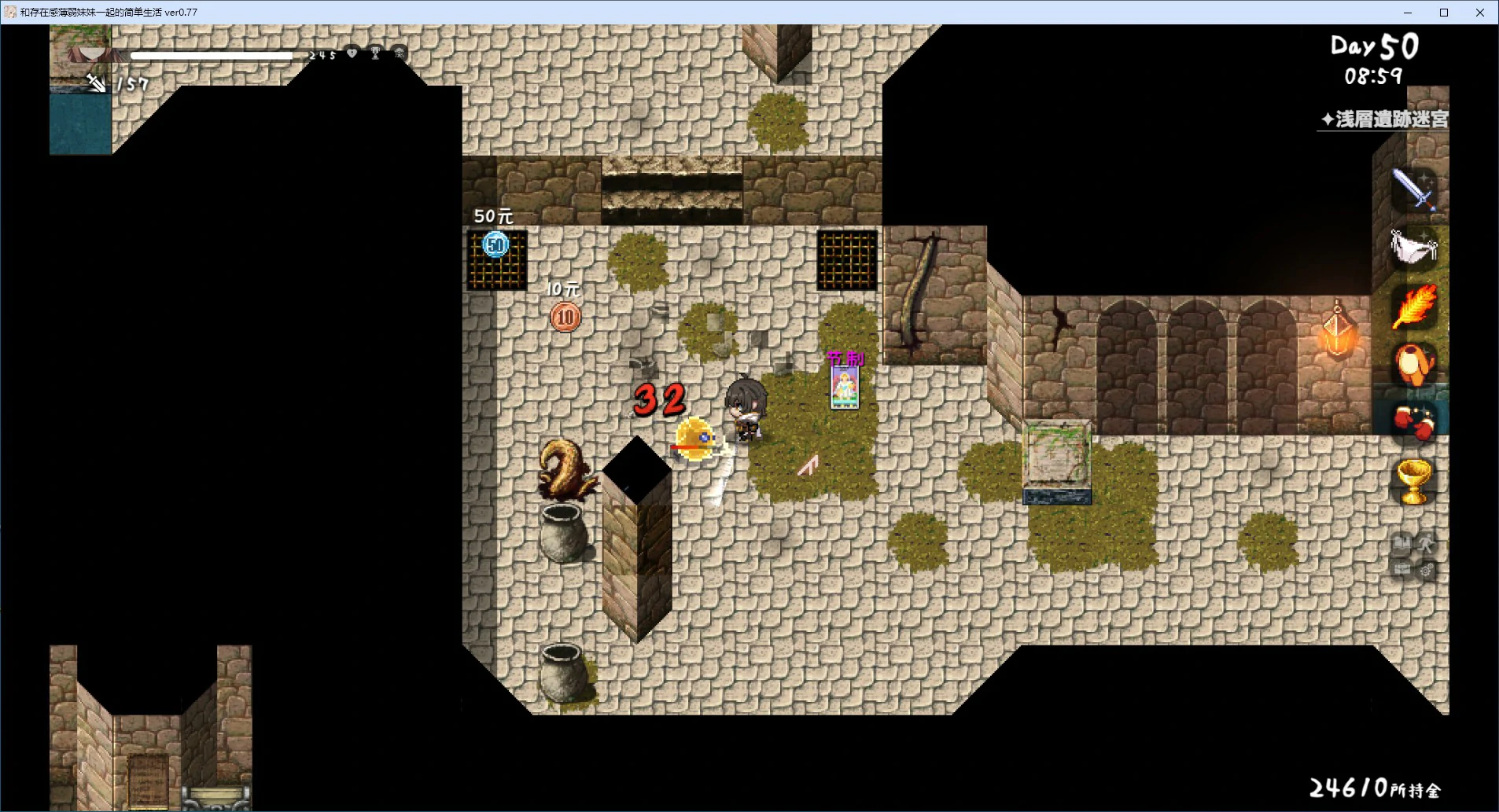Select the golden chalice icon

tap(1413, 481)
